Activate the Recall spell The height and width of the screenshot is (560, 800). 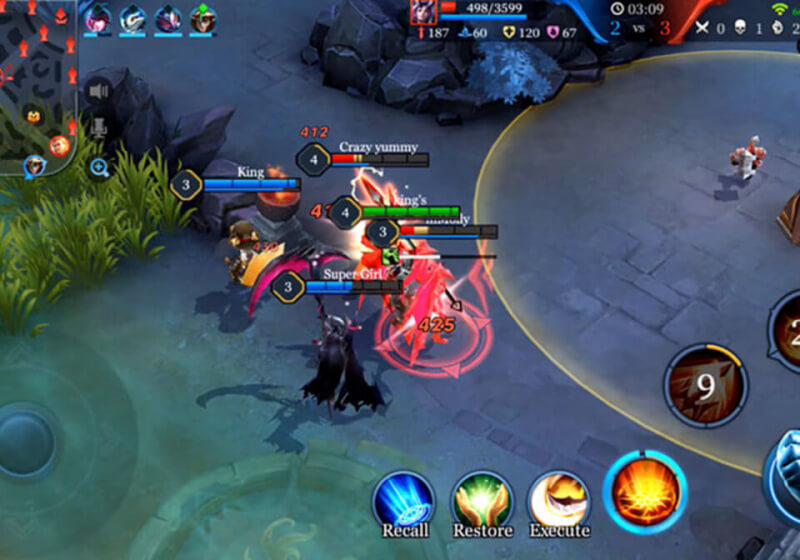click(404, 500)
